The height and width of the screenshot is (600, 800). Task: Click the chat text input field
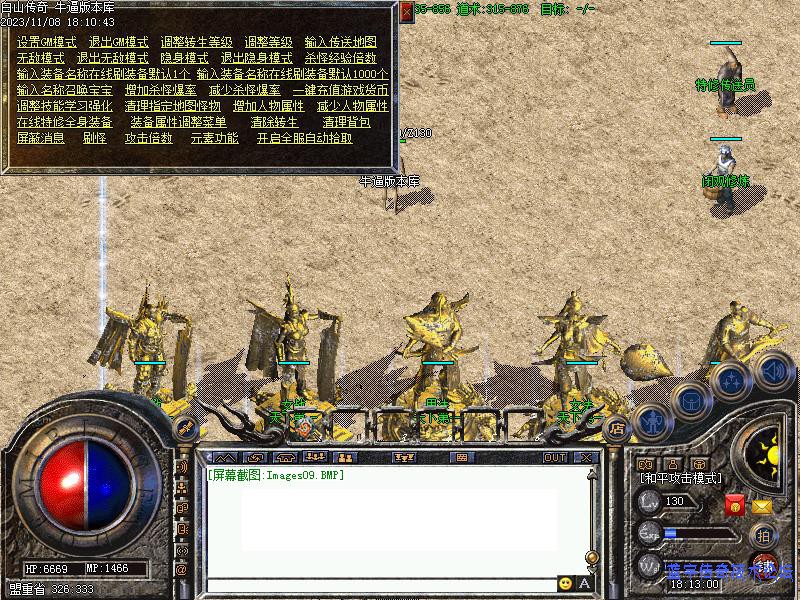380,584
